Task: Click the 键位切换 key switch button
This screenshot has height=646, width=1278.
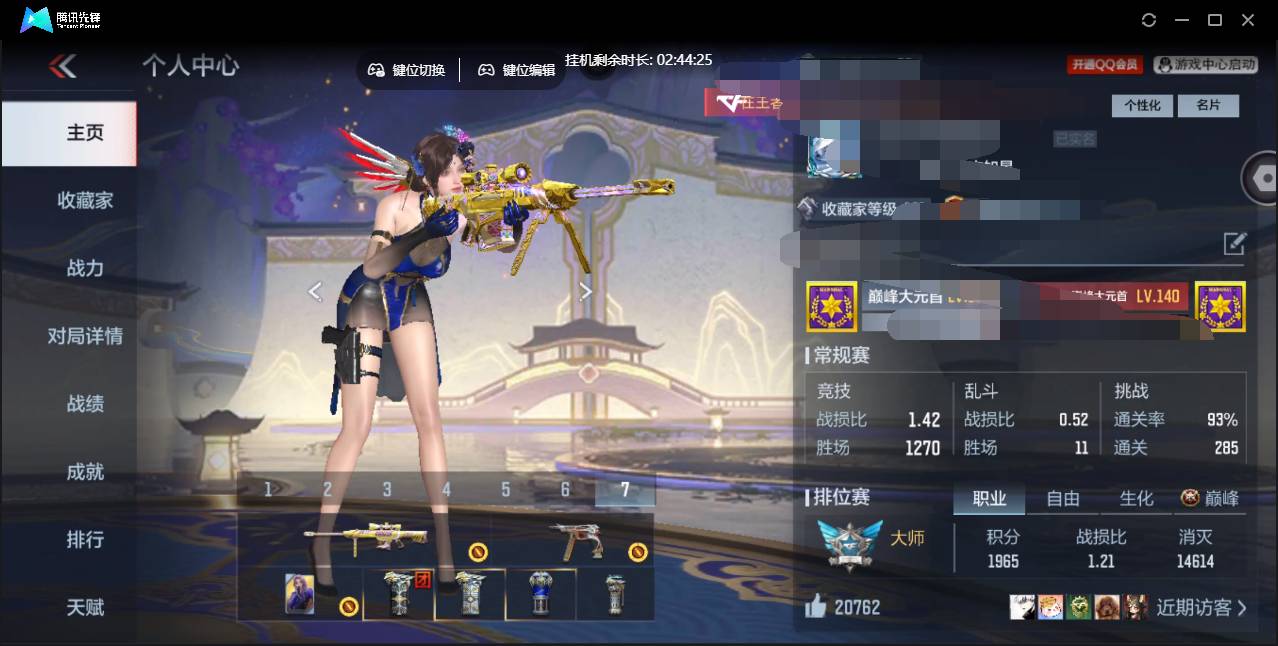Action: (406, 70)
